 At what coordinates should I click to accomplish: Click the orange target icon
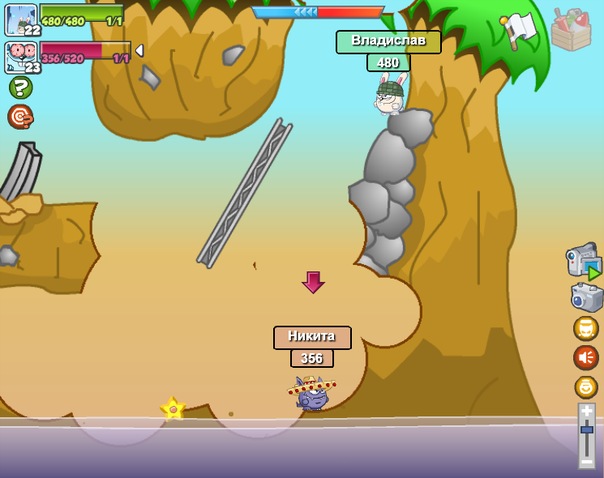tap(20, 117)
